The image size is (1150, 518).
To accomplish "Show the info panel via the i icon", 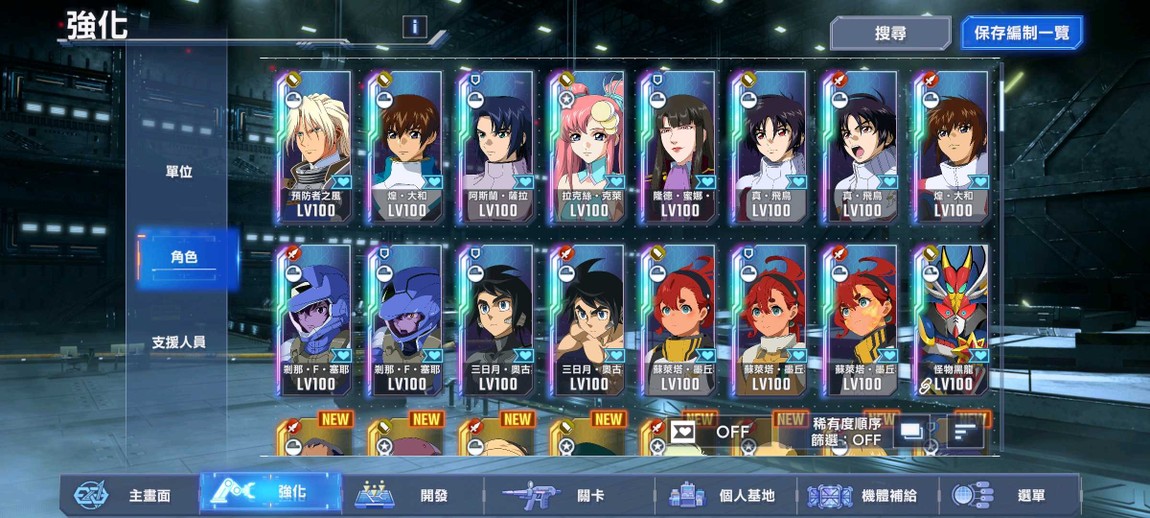I will 415,27.
